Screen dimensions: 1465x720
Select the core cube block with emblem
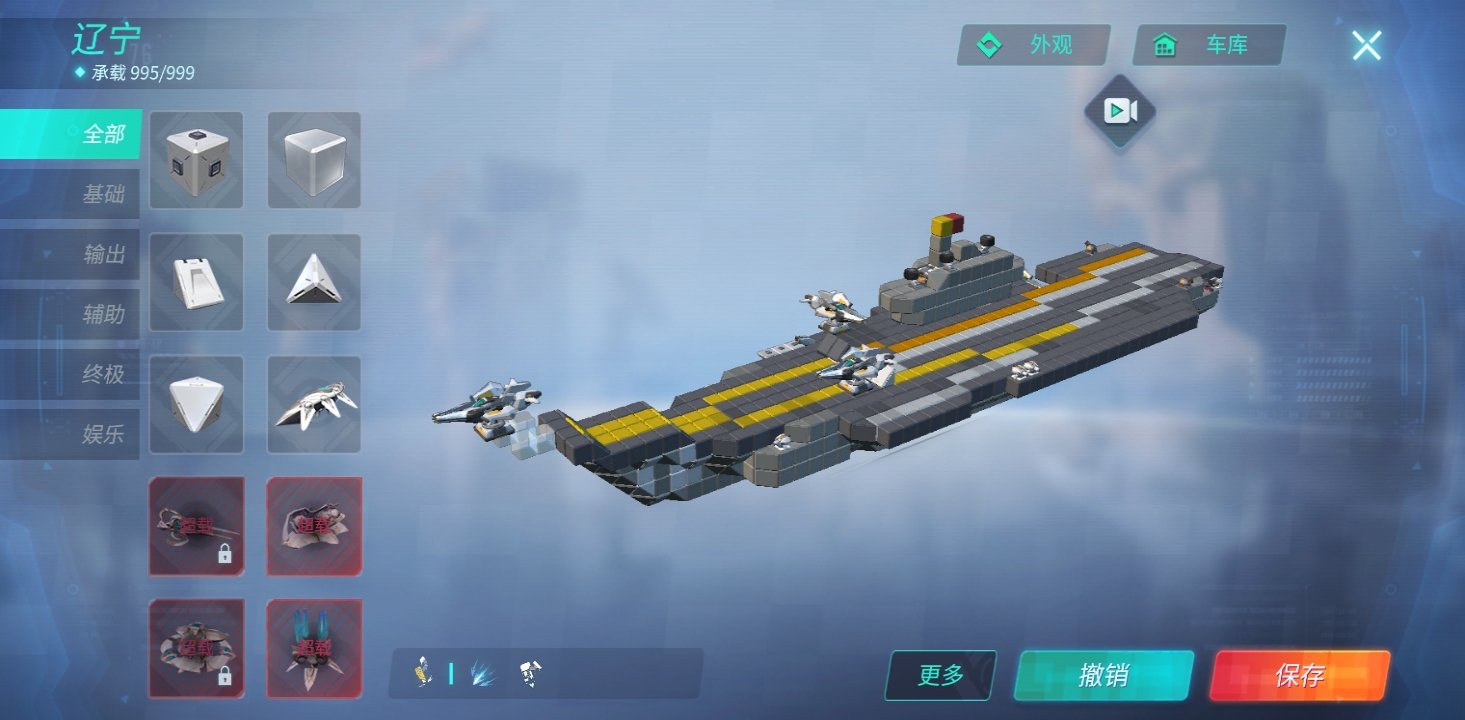click(x=196, y=160)
